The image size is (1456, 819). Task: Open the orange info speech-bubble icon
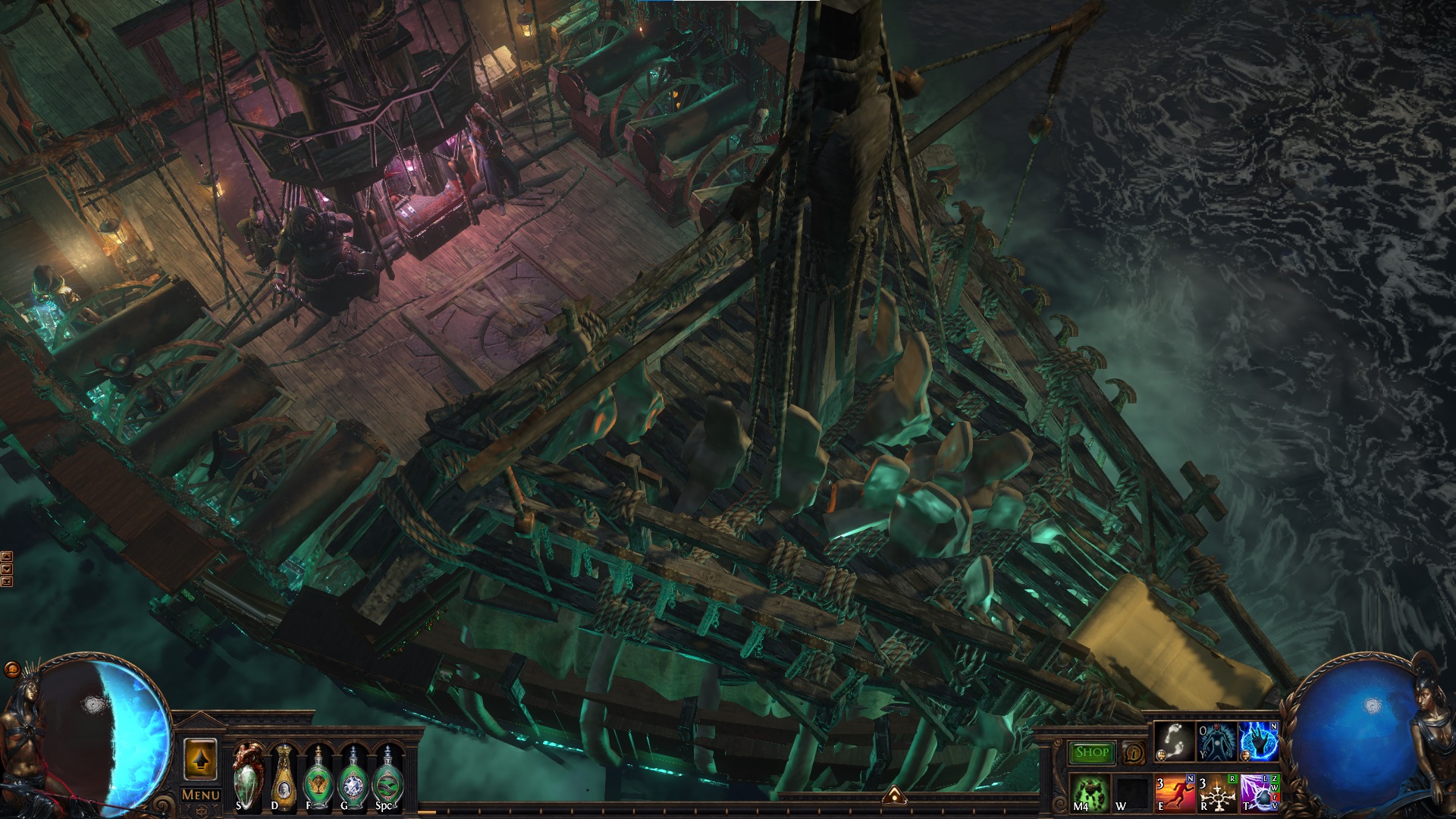1135,753
